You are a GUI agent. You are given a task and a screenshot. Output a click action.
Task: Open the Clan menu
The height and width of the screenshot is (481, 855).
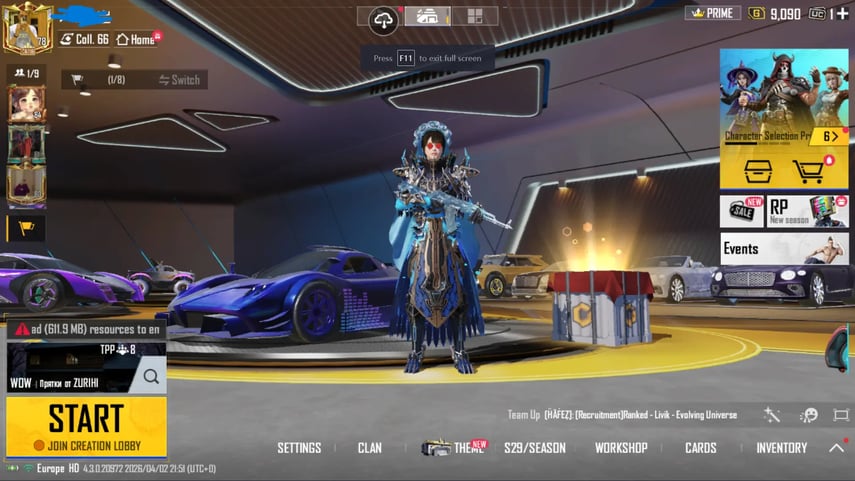coord(370,448)
